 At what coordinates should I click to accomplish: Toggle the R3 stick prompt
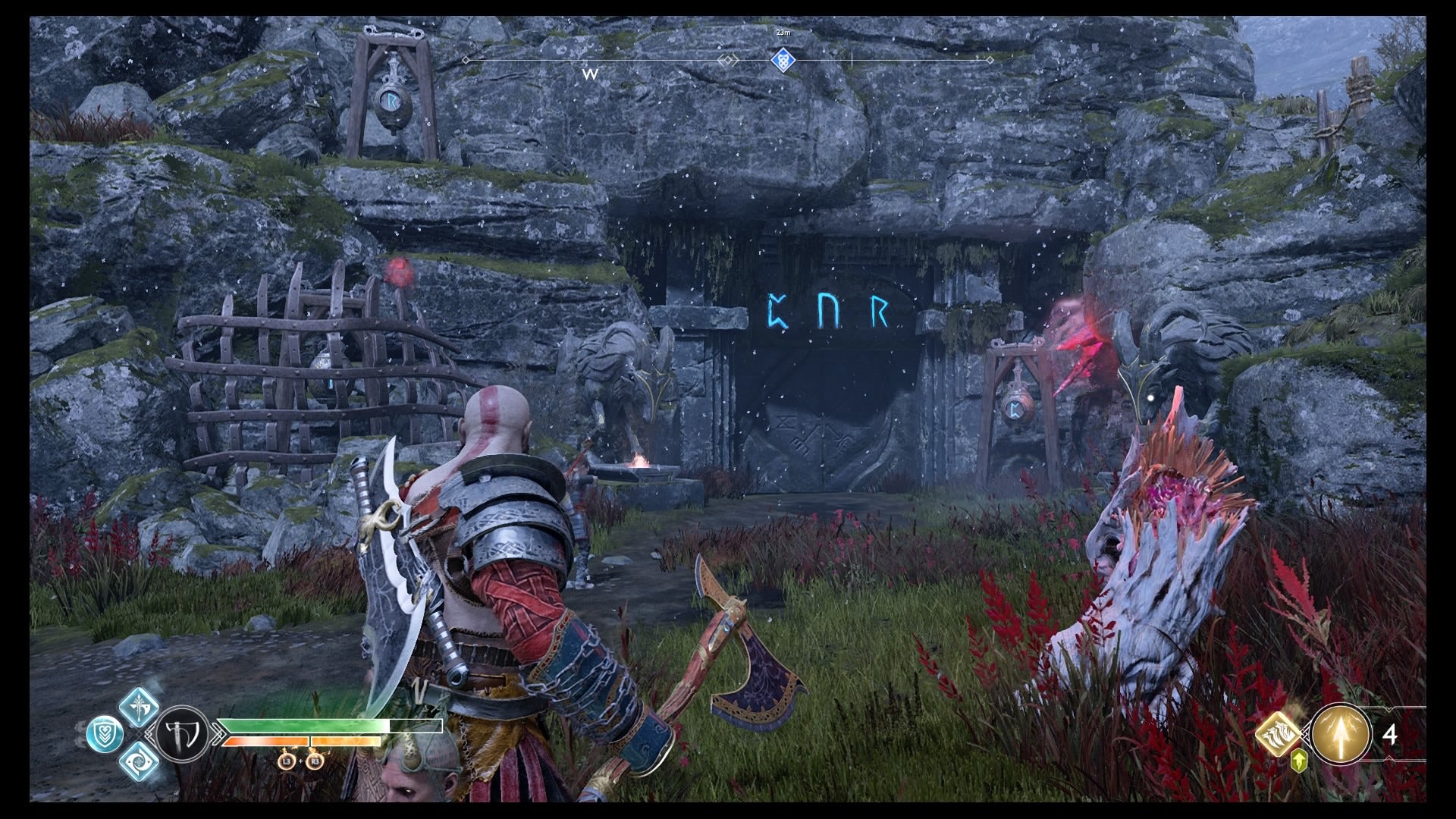click(315, 762)
